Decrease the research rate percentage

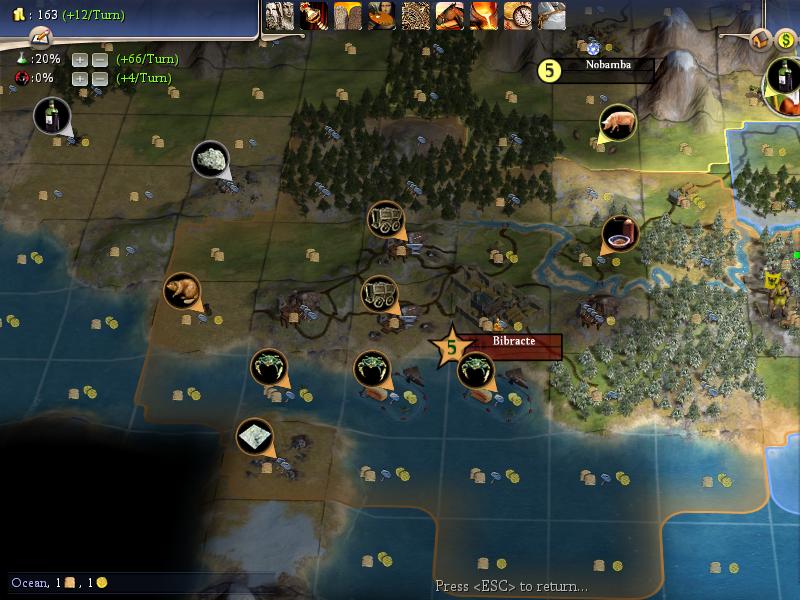99,59
